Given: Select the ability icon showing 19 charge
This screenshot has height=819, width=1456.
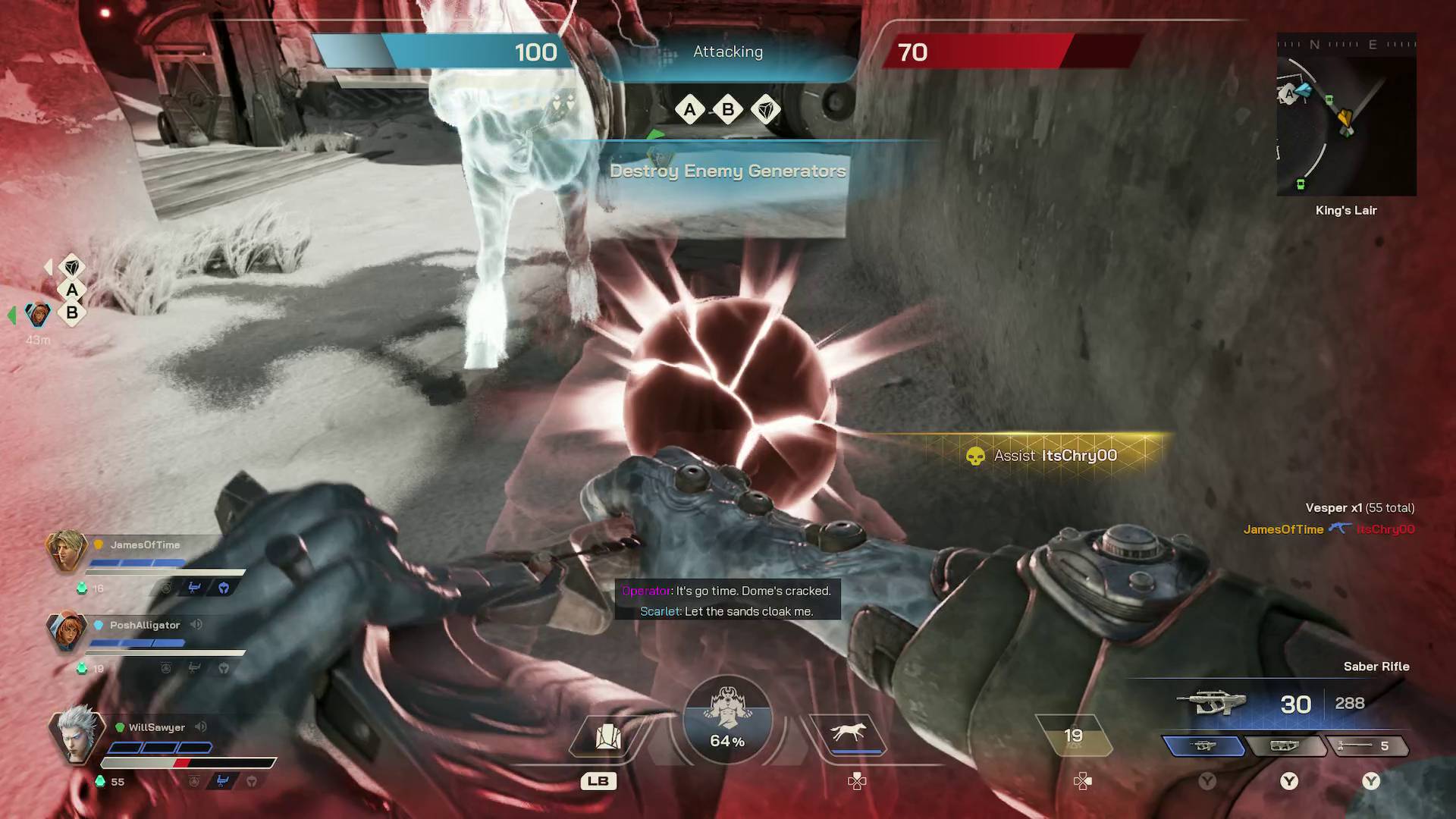Looking at the screenshot, I should [x=1075, y=733].
